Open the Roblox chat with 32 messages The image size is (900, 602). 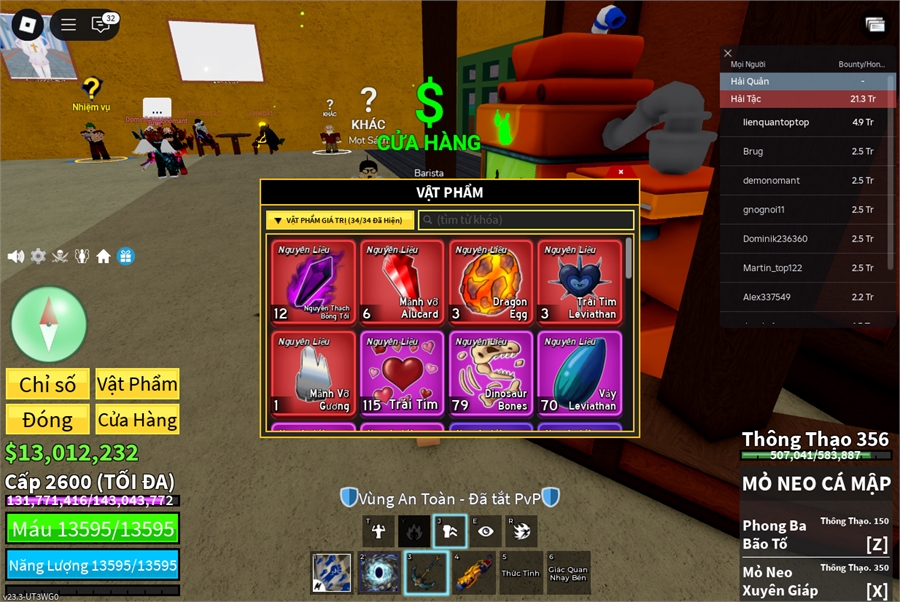pyautogui.click(x=102, y=24)
